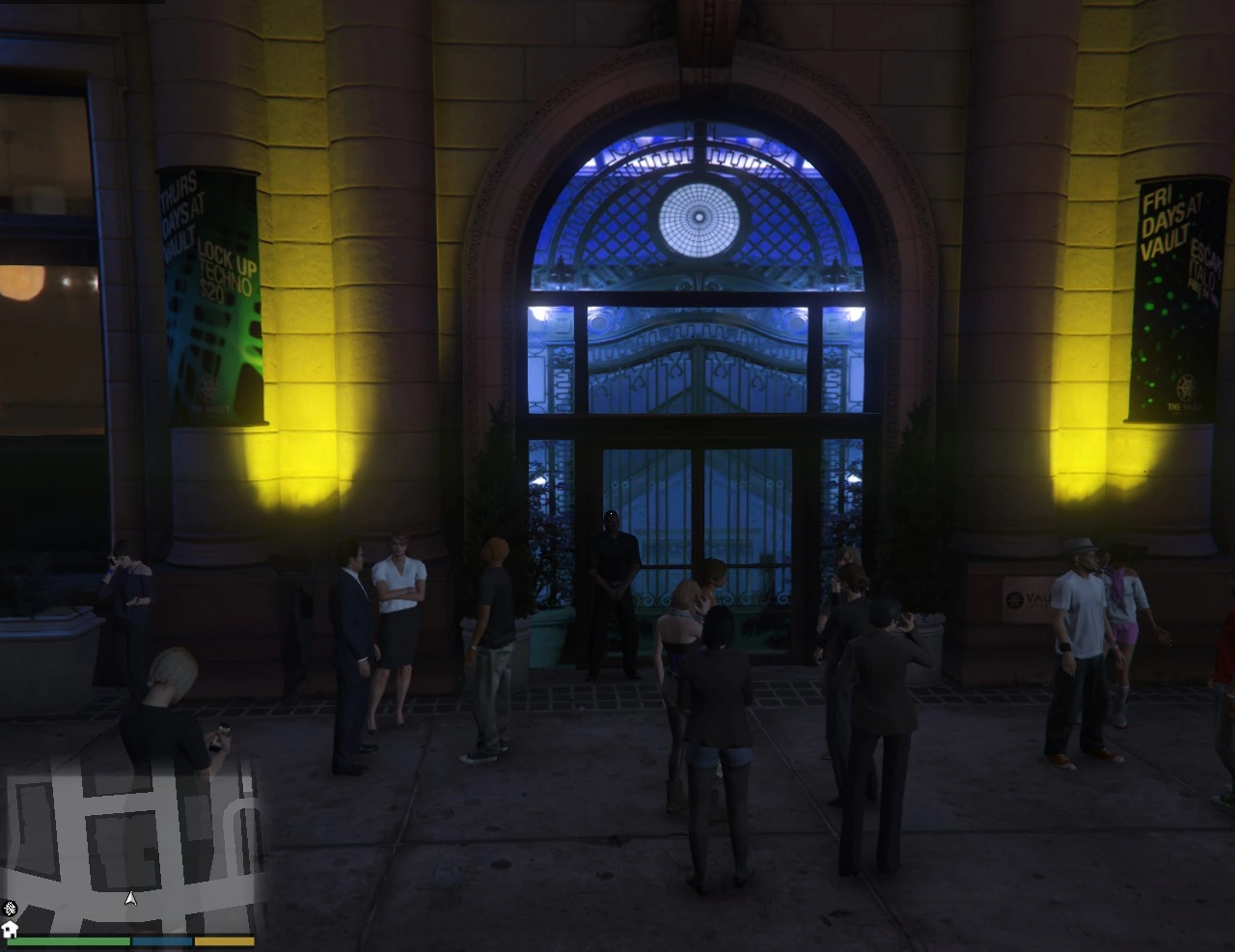Click the blue stamina bar segment
The image size is (1235, 952).
[161, 940]
